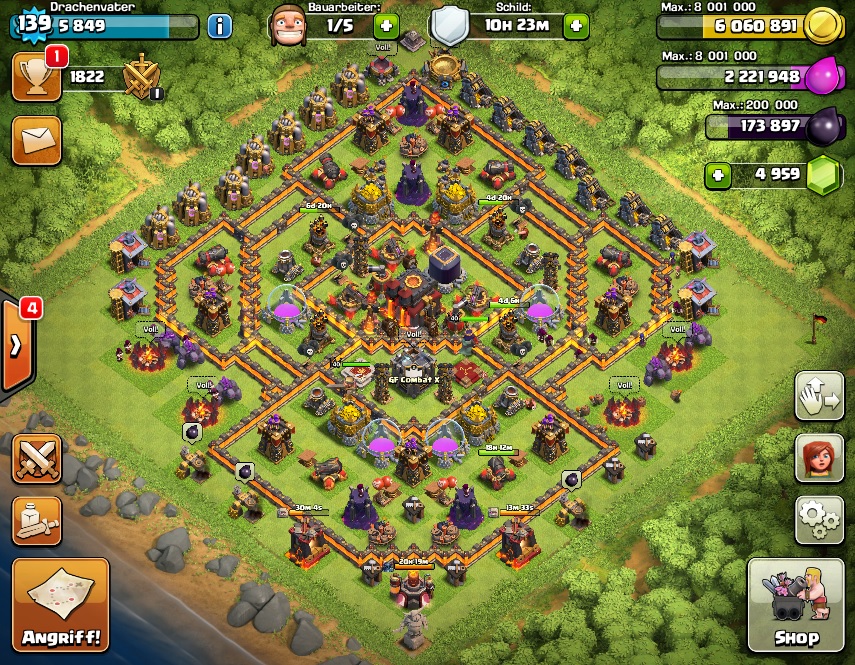Open the Shop
Viewport: 855px width, 665px height.
pos(795,605)
